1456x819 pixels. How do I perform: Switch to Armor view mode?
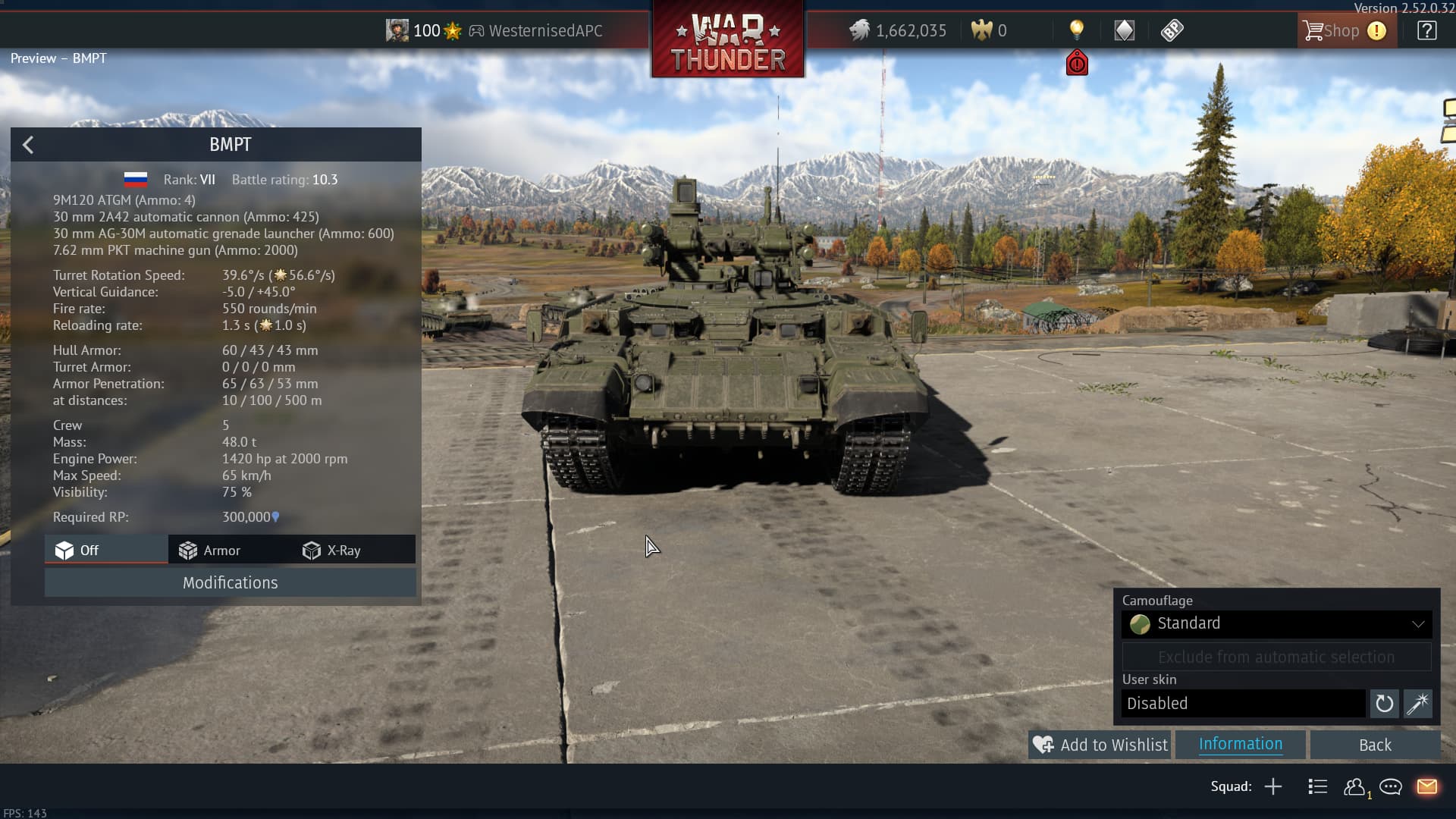click(x=210, y=551)
